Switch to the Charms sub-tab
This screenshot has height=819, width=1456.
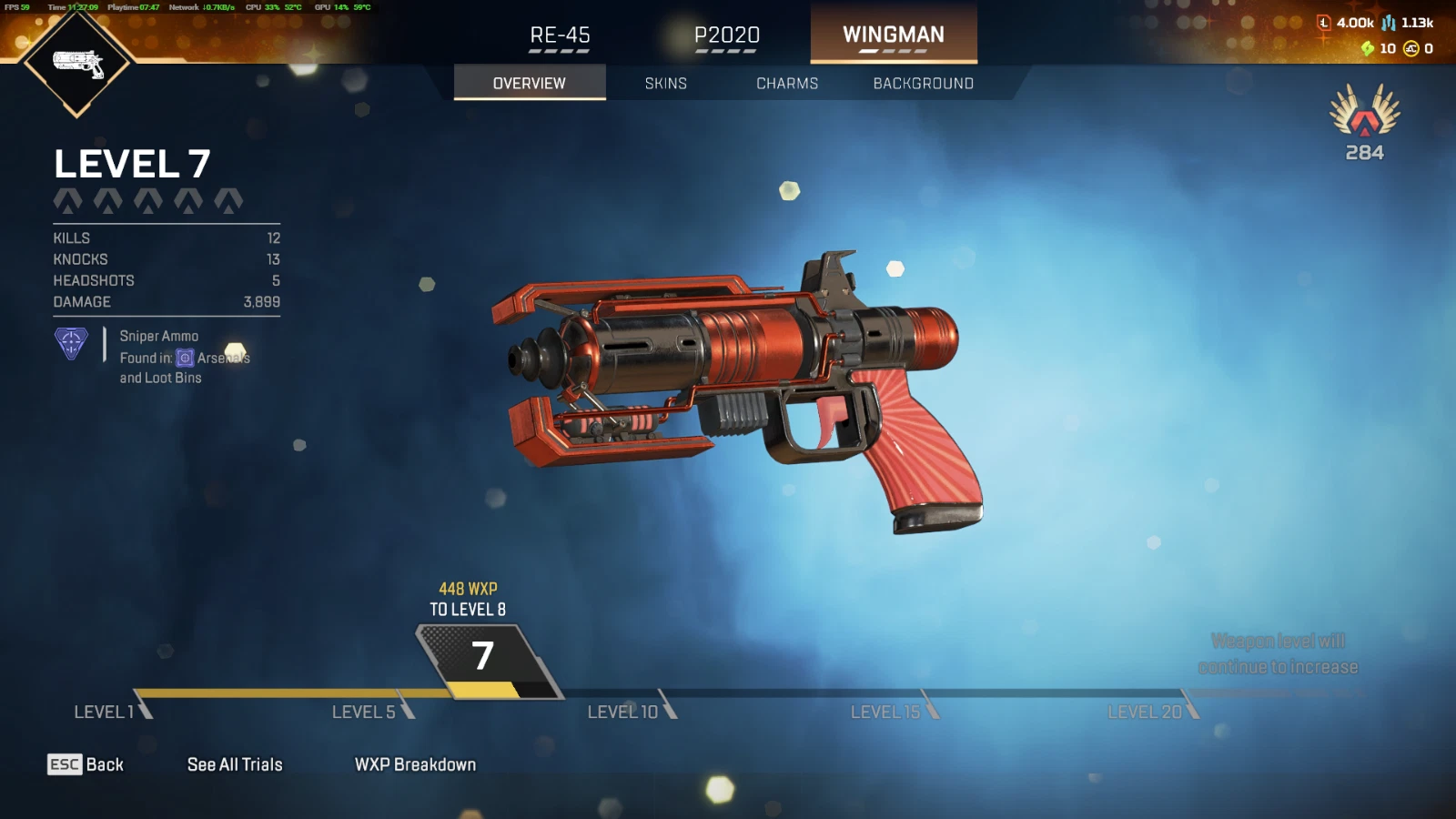point(787,83)
